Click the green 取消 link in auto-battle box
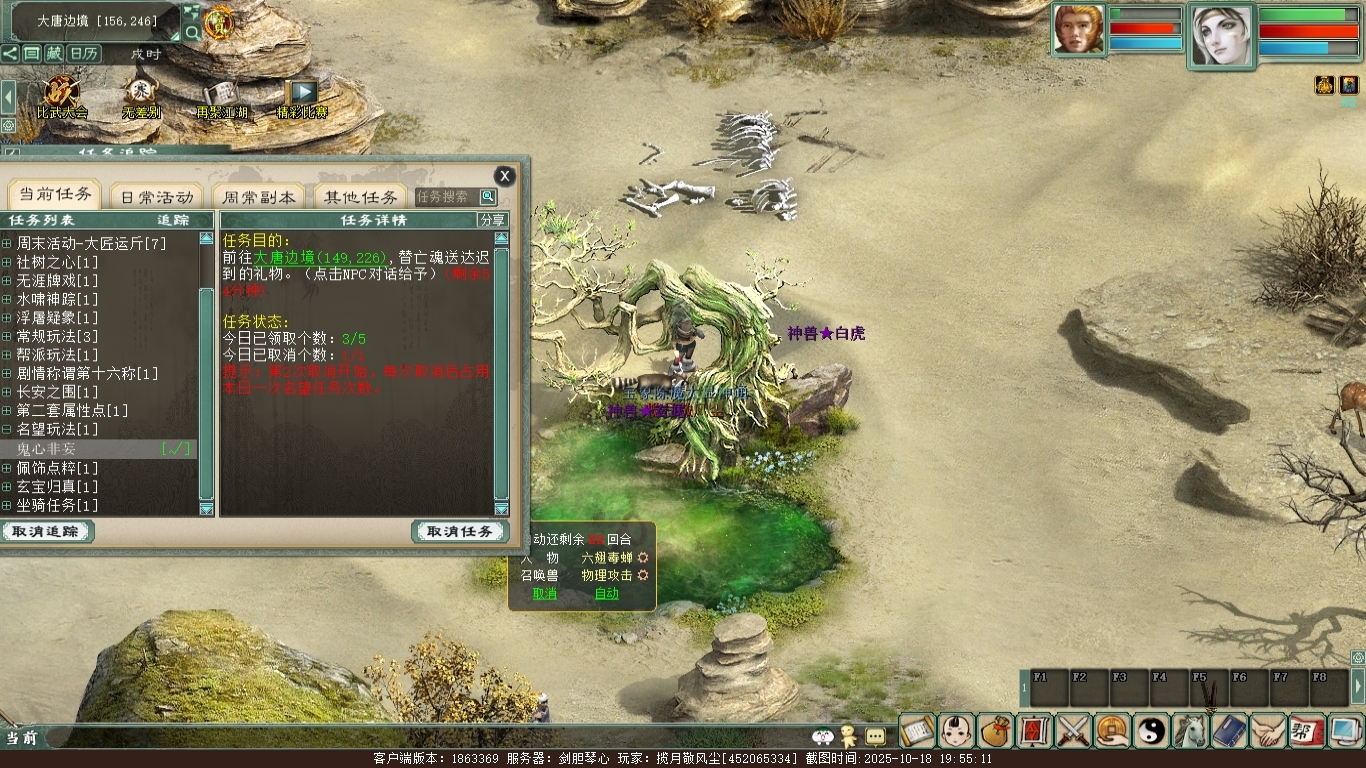 545,593
